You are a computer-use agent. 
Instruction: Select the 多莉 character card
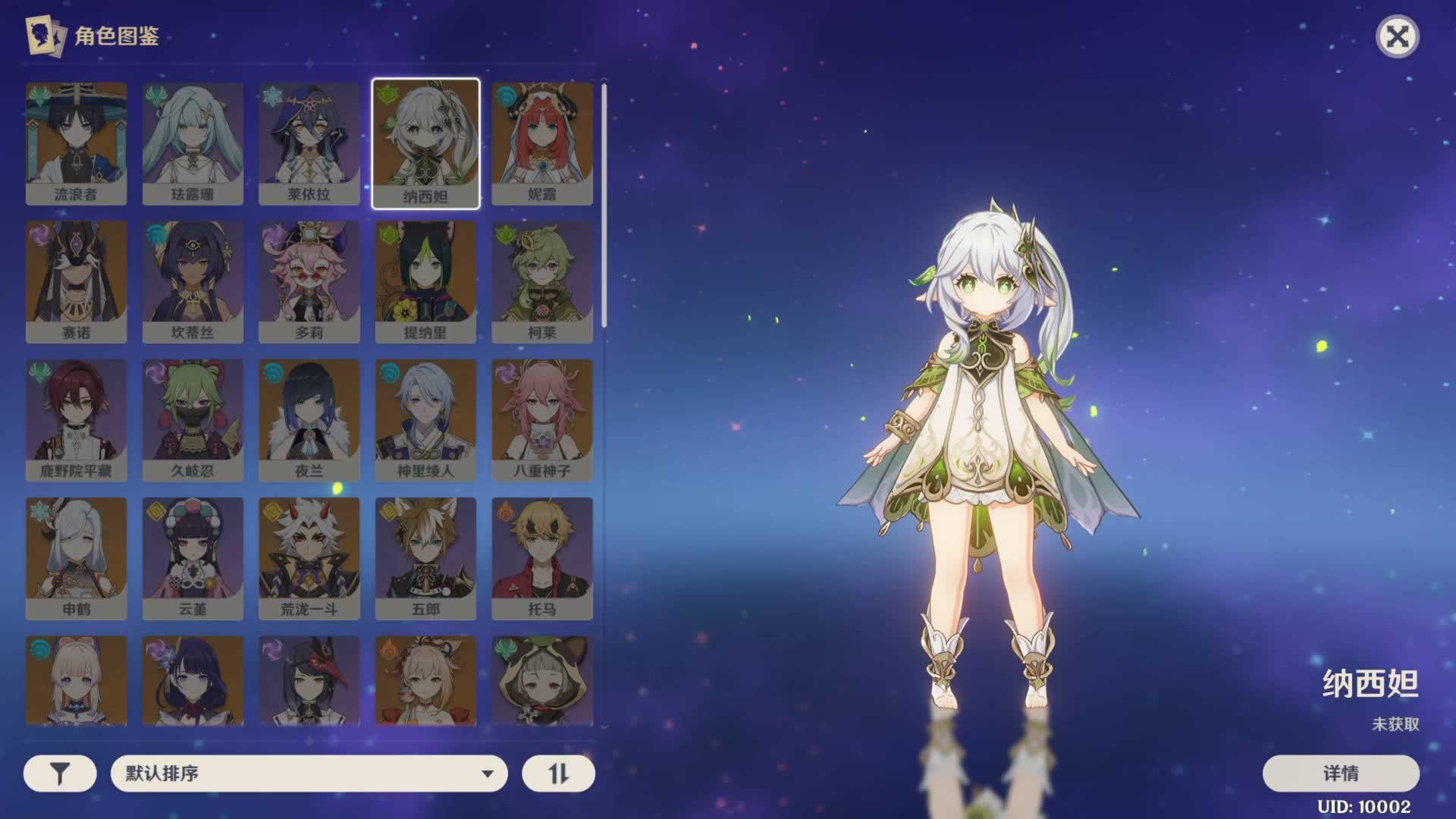pyautogui.click(x=309, y=281)
